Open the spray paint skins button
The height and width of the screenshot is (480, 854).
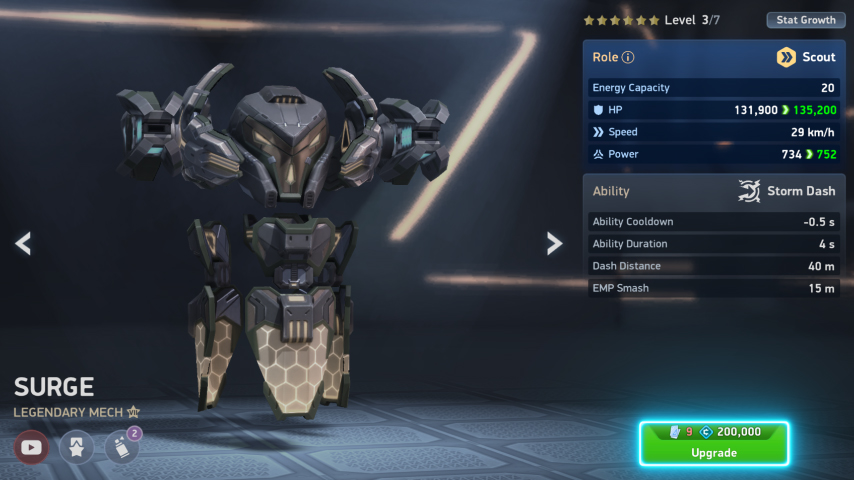tap(121, 447)
